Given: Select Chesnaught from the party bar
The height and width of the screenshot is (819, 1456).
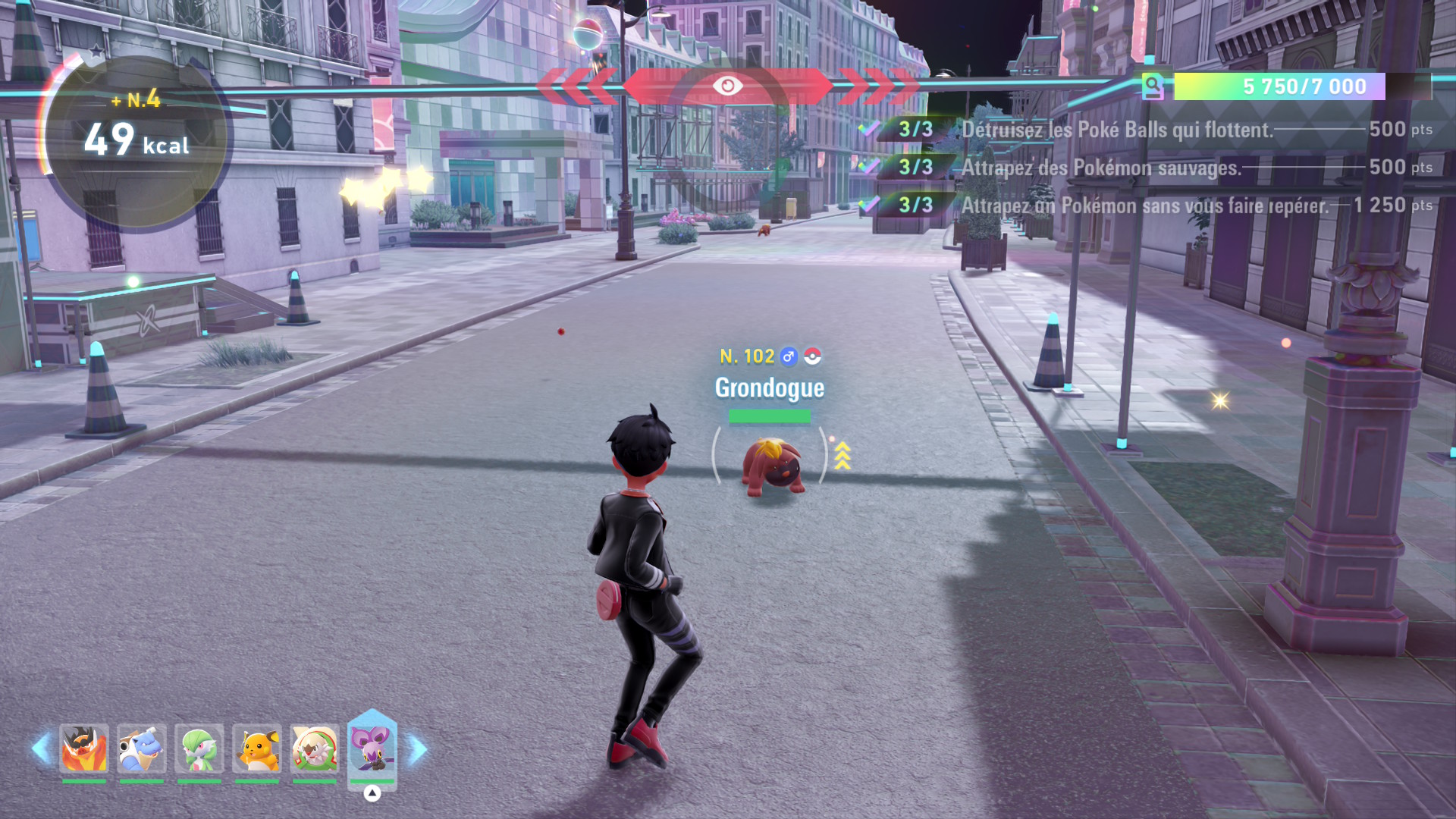Looking at the screenshot, I should pos(314,749).
